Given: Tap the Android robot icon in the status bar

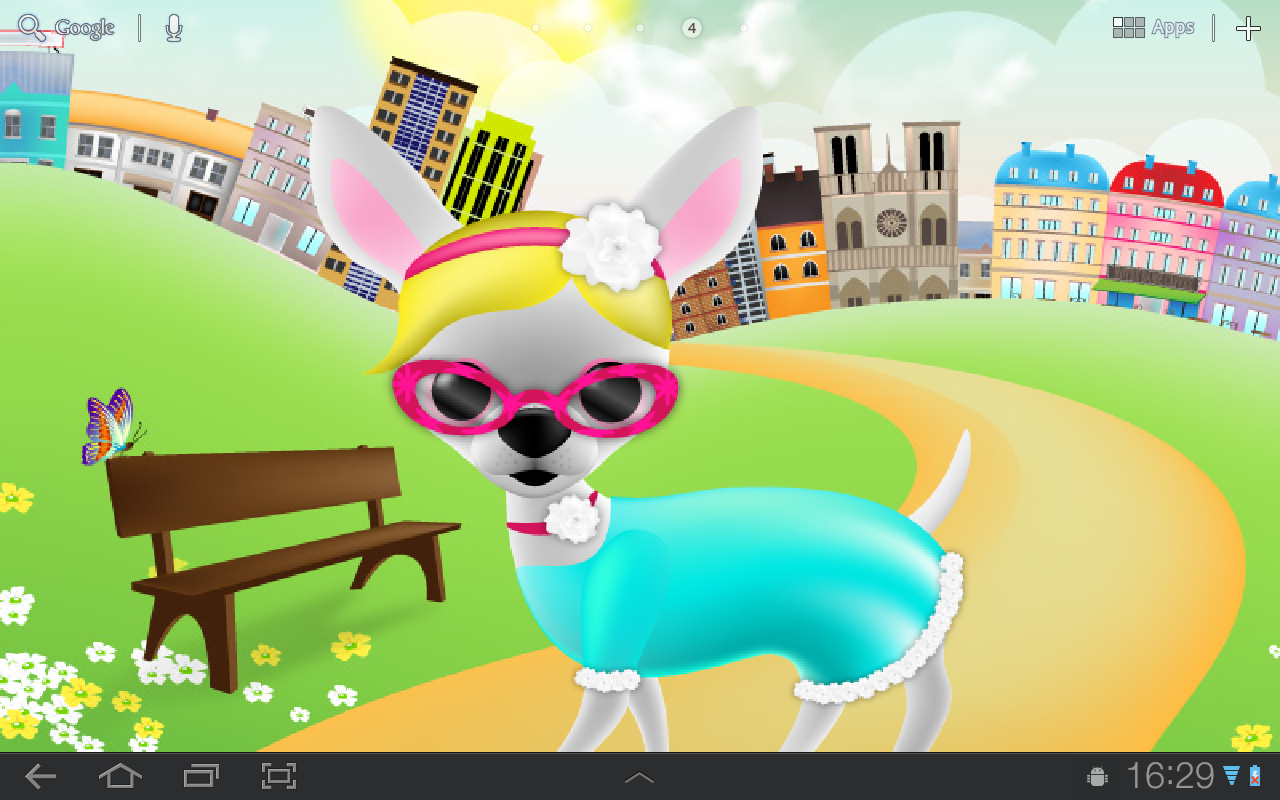Looking at the screenshot, I should pos(1097,776).
